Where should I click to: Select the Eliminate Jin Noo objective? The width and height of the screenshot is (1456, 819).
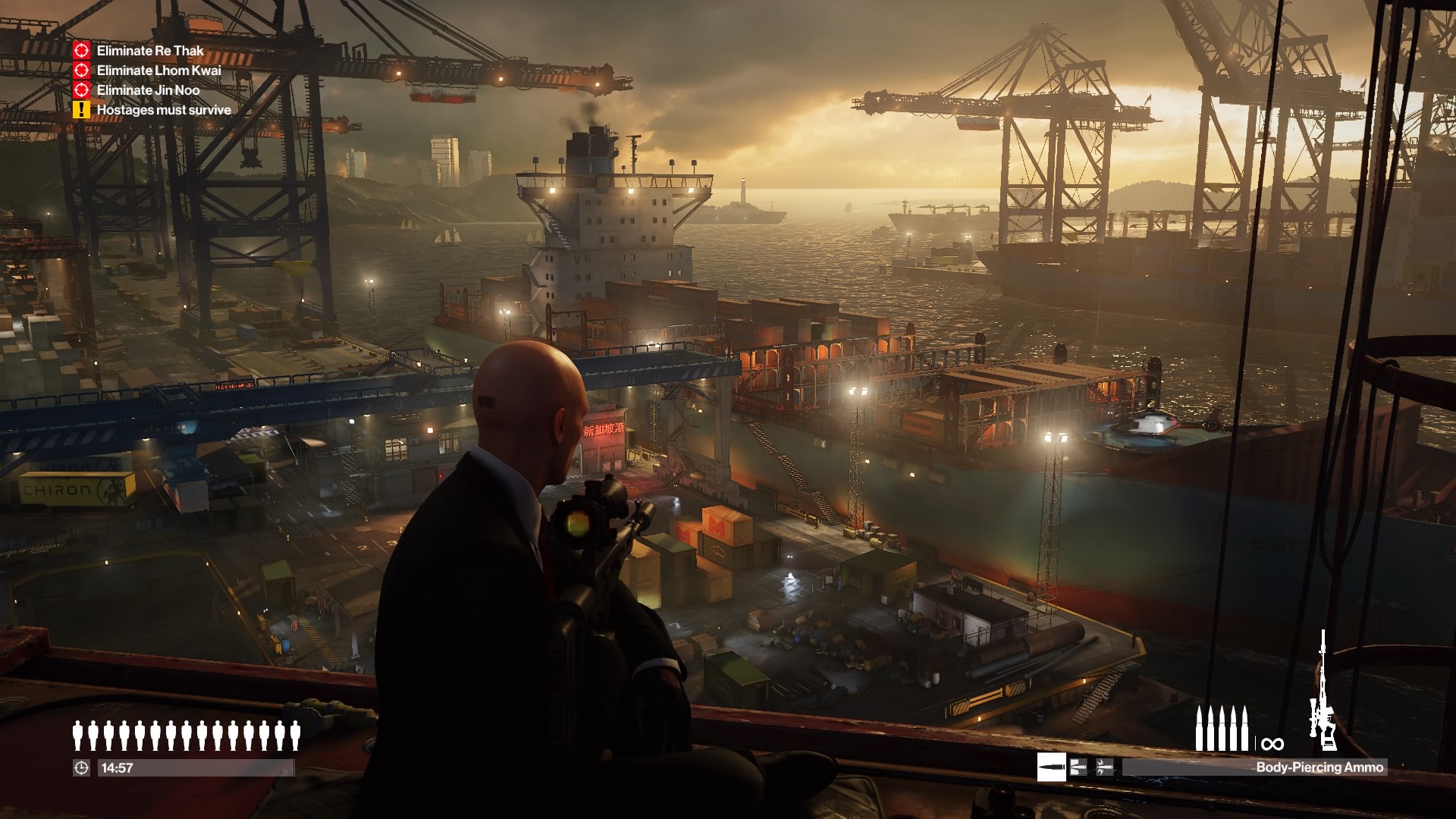coord(148,90)
